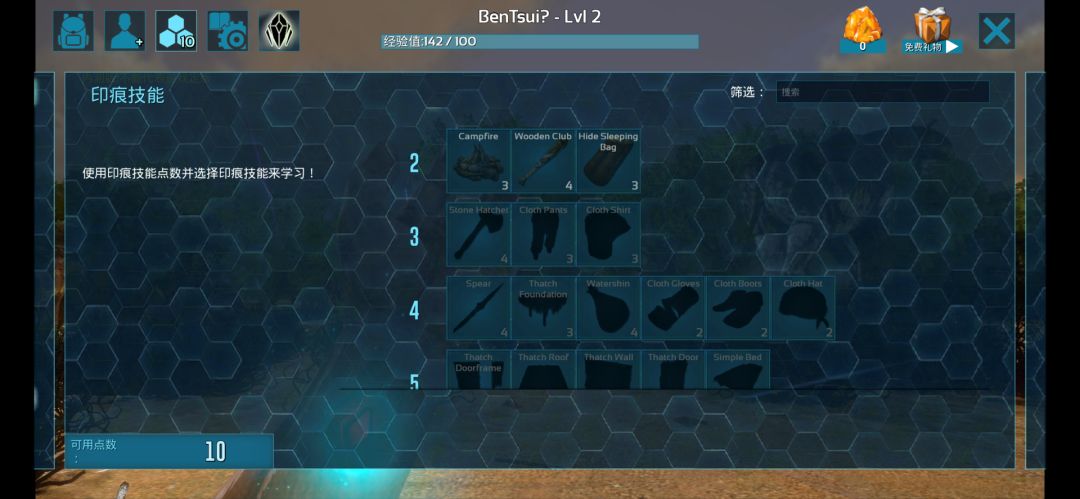Open the crafting gear tab
This screenshot has height=499, width=1080.
[228, 31]
